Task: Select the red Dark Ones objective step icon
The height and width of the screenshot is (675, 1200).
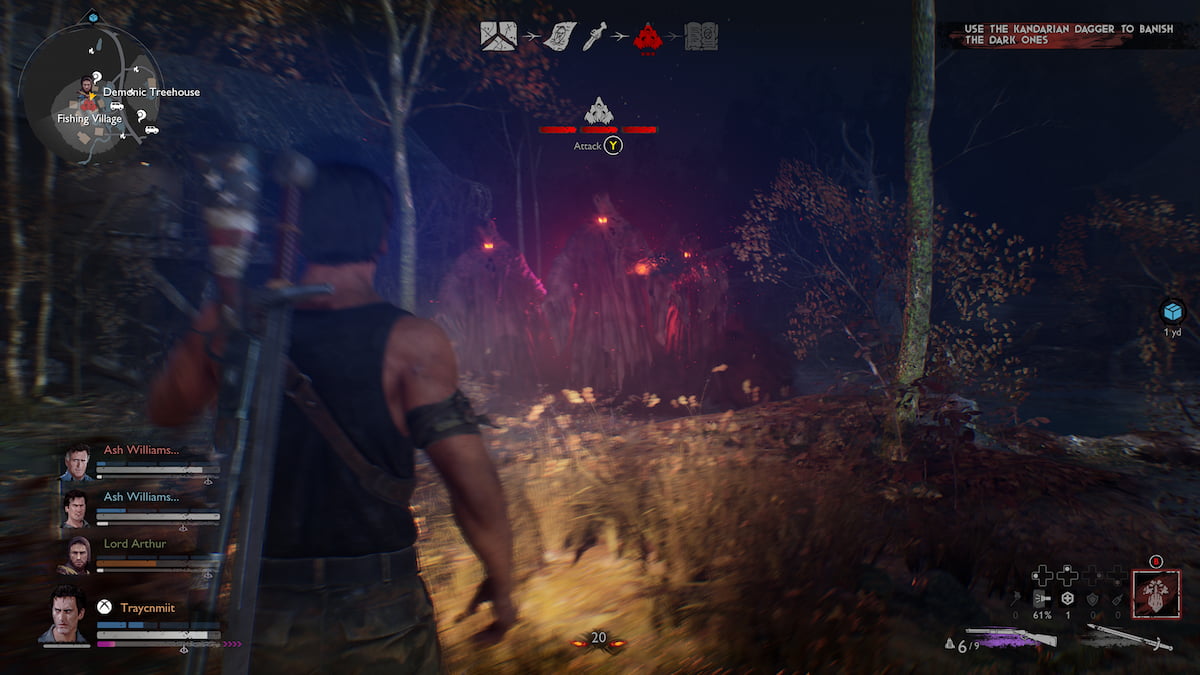Action: pyautogui.click(x=648, y=37)
